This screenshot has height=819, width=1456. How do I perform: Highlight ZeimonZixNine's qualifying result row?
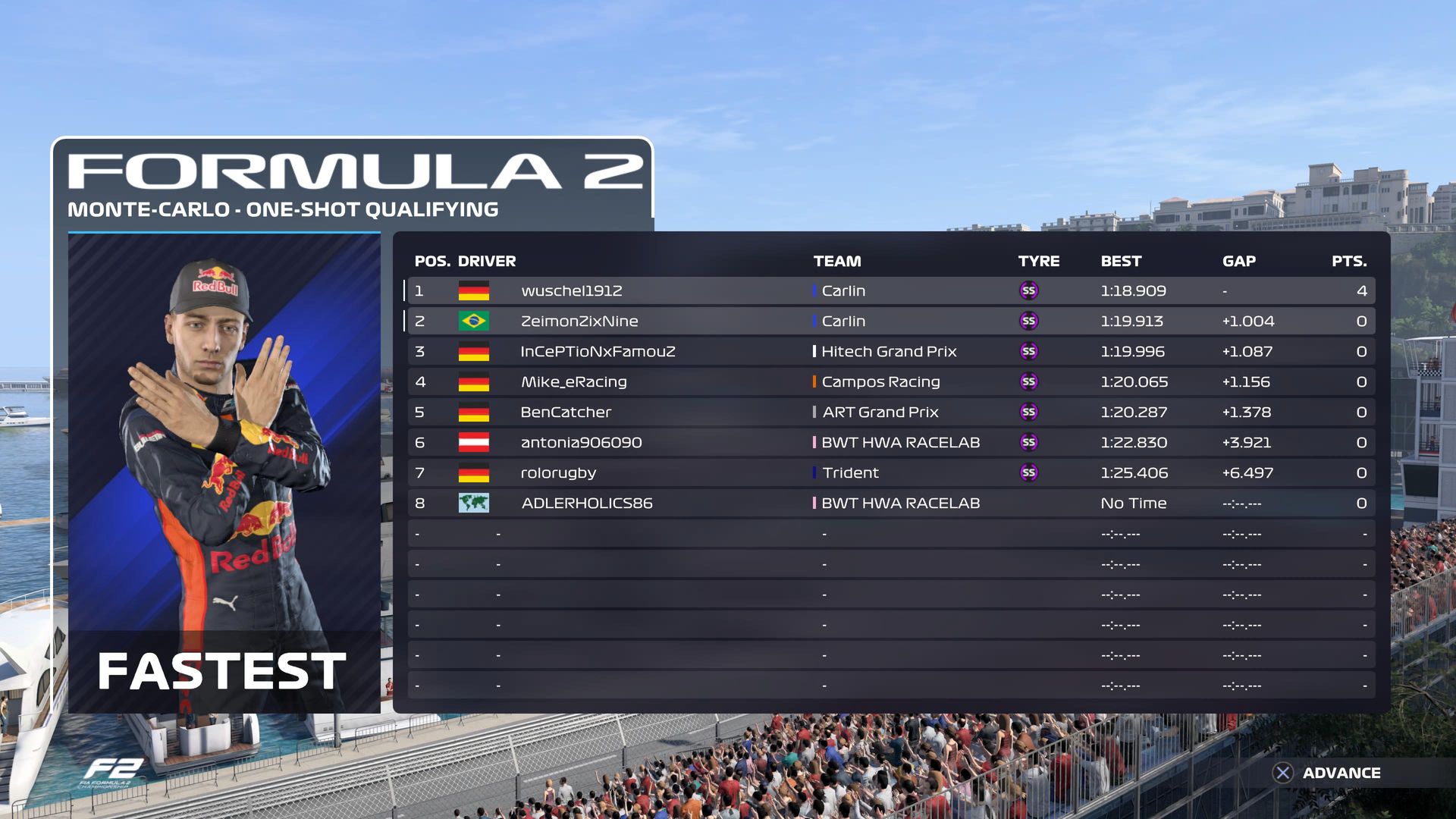[890, 322]
